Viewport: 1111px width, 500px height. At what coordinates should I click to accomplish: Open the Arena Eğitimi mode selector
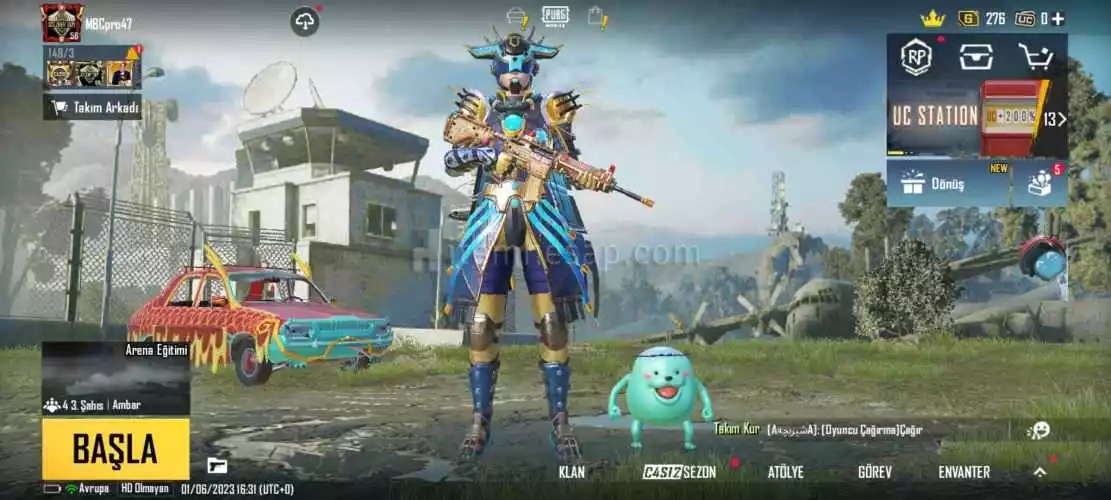(x=115, y=377)
